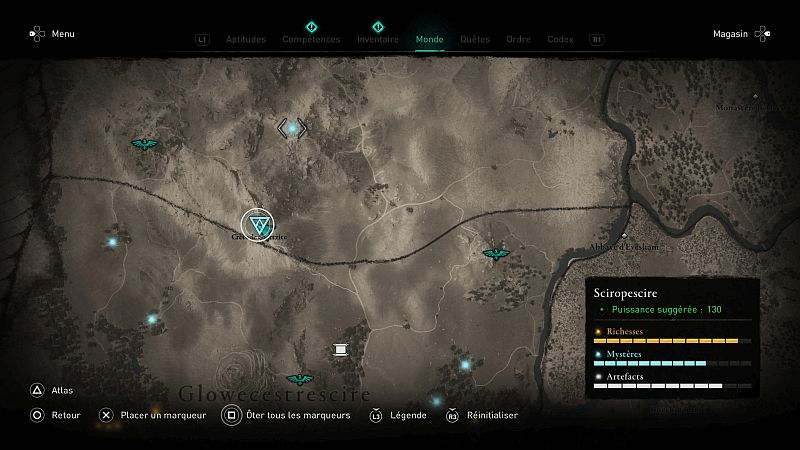Select the white scroll map marker
This screenshot has height=450, width=800.
tap(340, 349)
